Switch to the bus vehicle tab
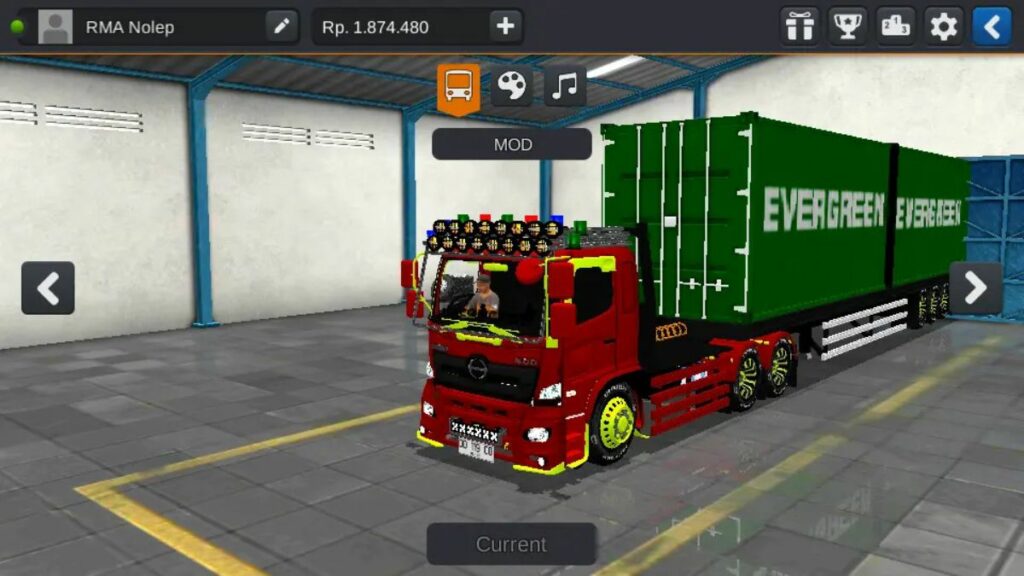 [x=459, y=87]
